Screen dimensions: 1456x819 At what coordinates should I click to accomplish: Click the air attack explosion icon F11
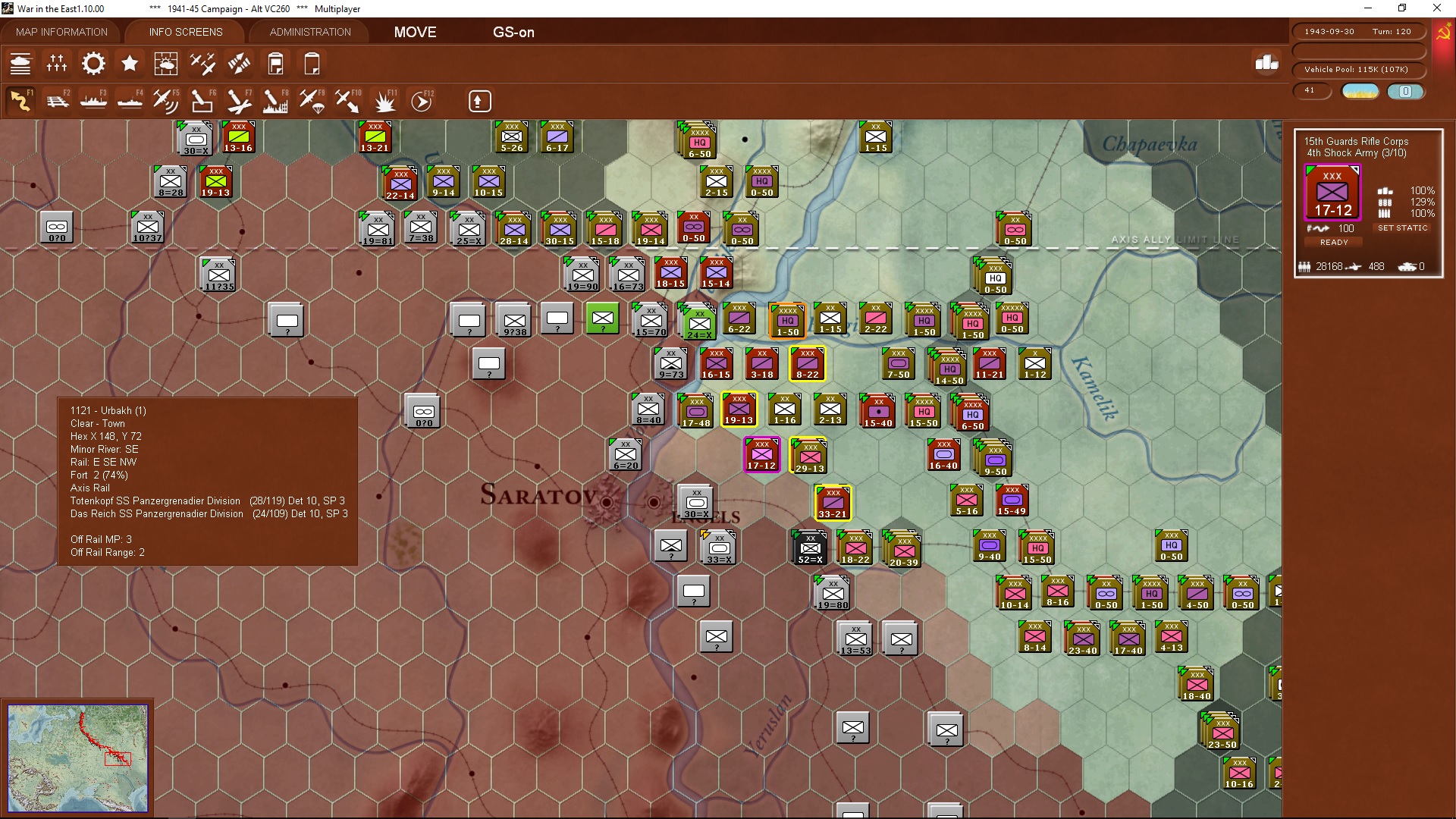pyautogui.click(x=384, y=100)
